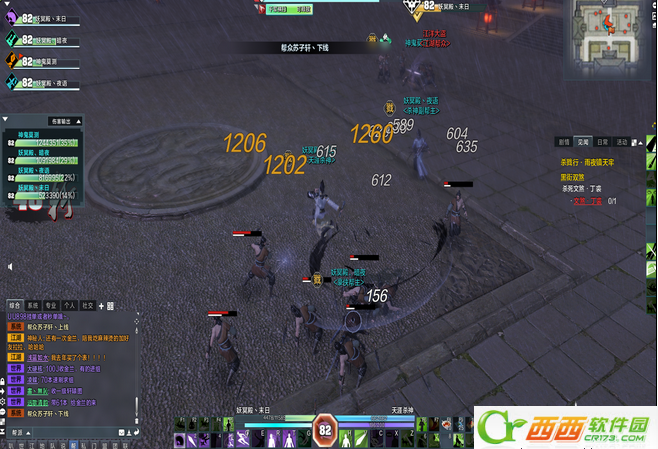658x449 pixels.
Task: Add a new chat tab with plus
Action: coord(102,305)
